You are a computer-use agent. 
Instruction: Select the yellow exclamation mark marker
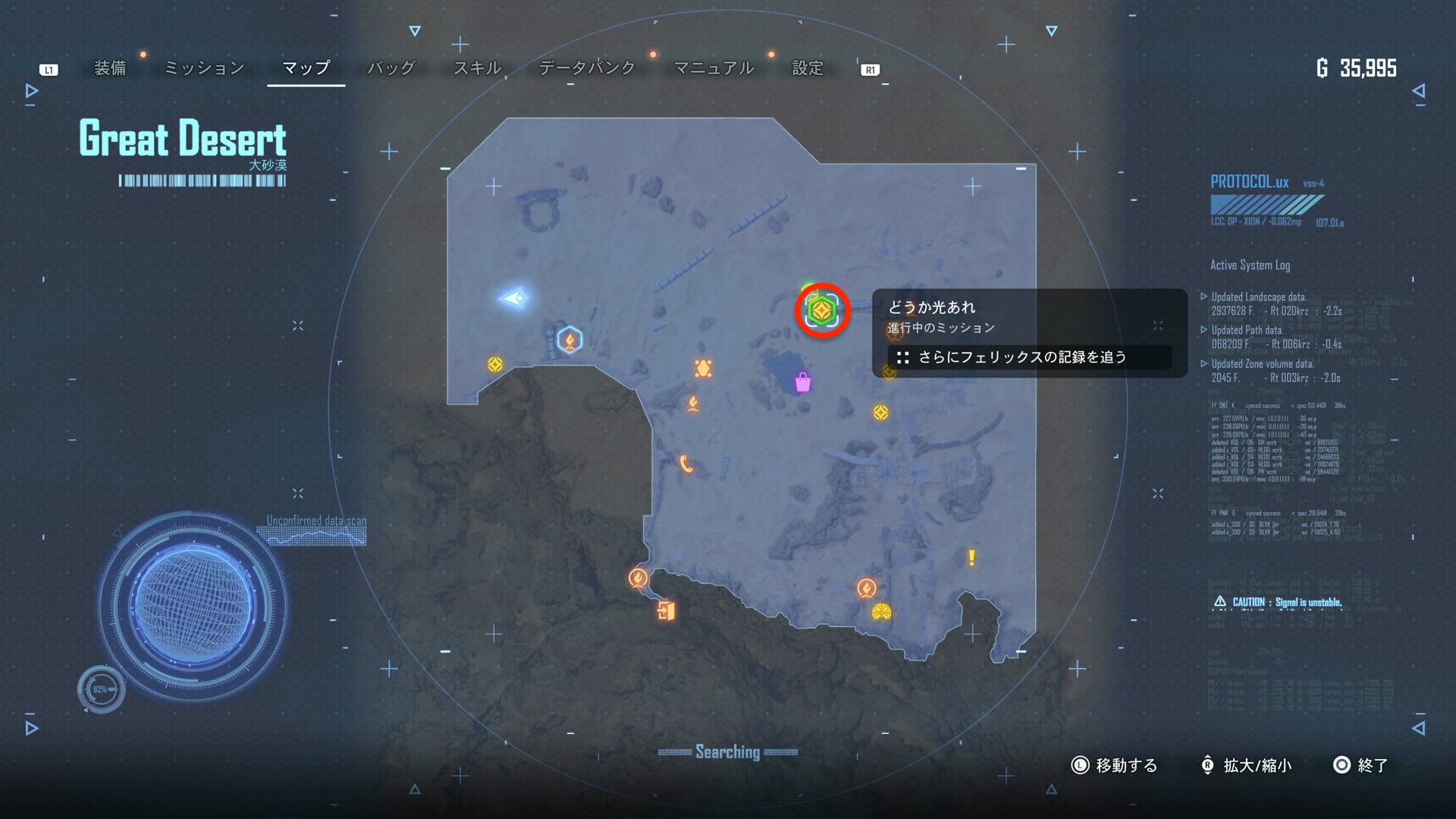pyautogui.click(x=971, y=558)
